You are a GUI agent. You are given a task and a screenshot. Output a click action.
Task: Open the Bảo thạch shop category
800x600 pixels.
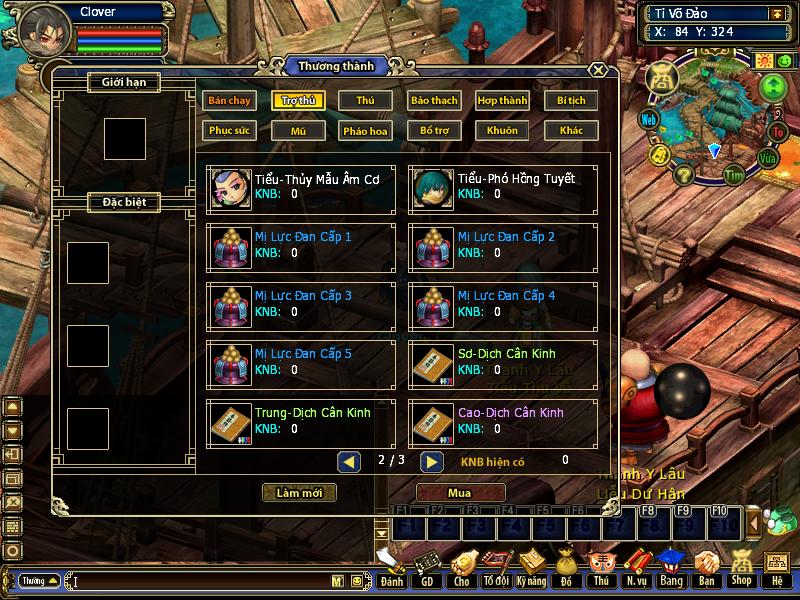pyautogui.click(x=433, y=101)
